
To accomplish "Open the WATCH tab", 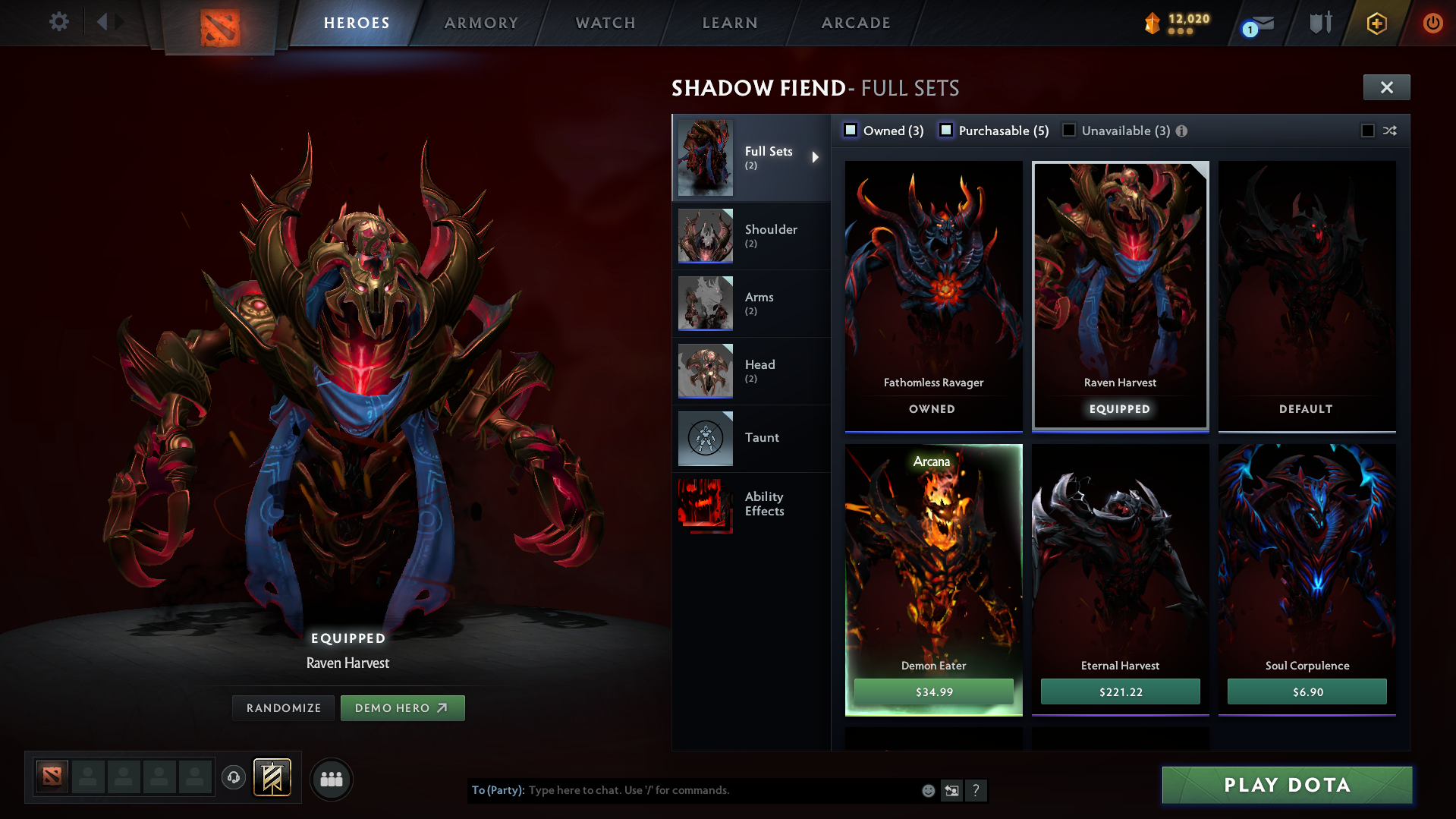I will pyautogui.click(x=605, y=23).
